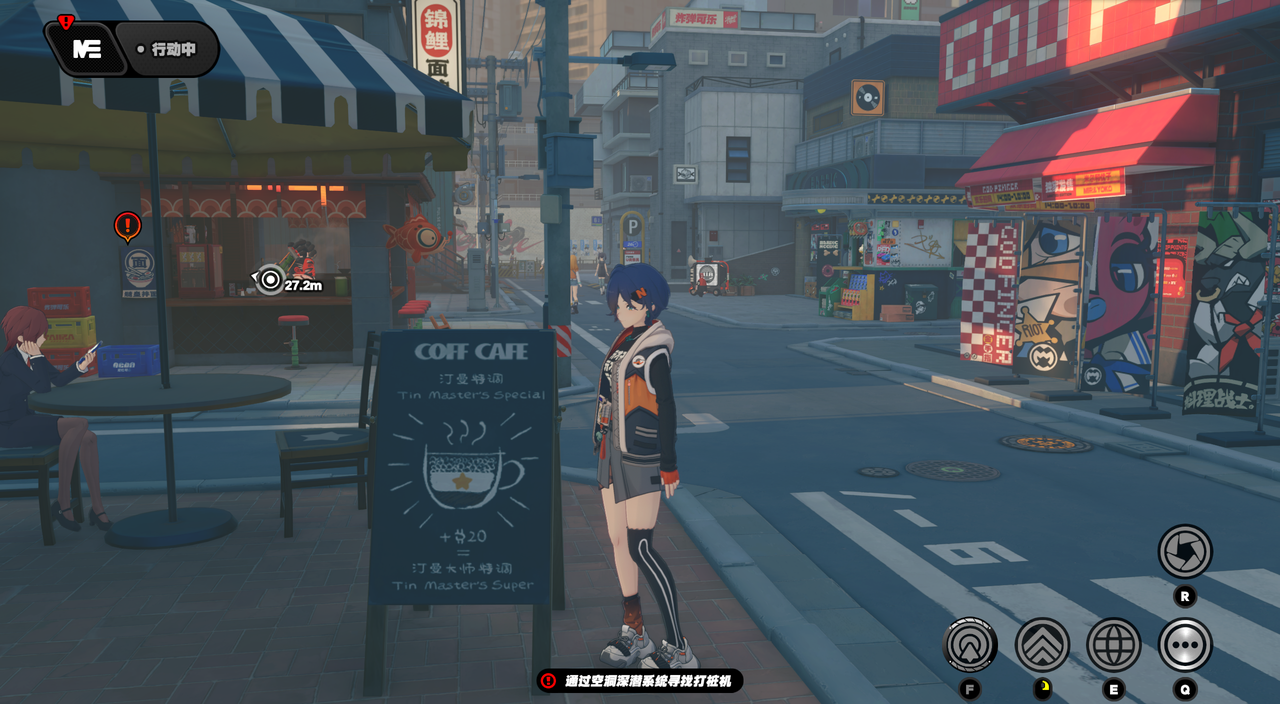Open the ME menu button
Image resolution: width=1280 pixels, height=704 pixels.
click(87, 49)
